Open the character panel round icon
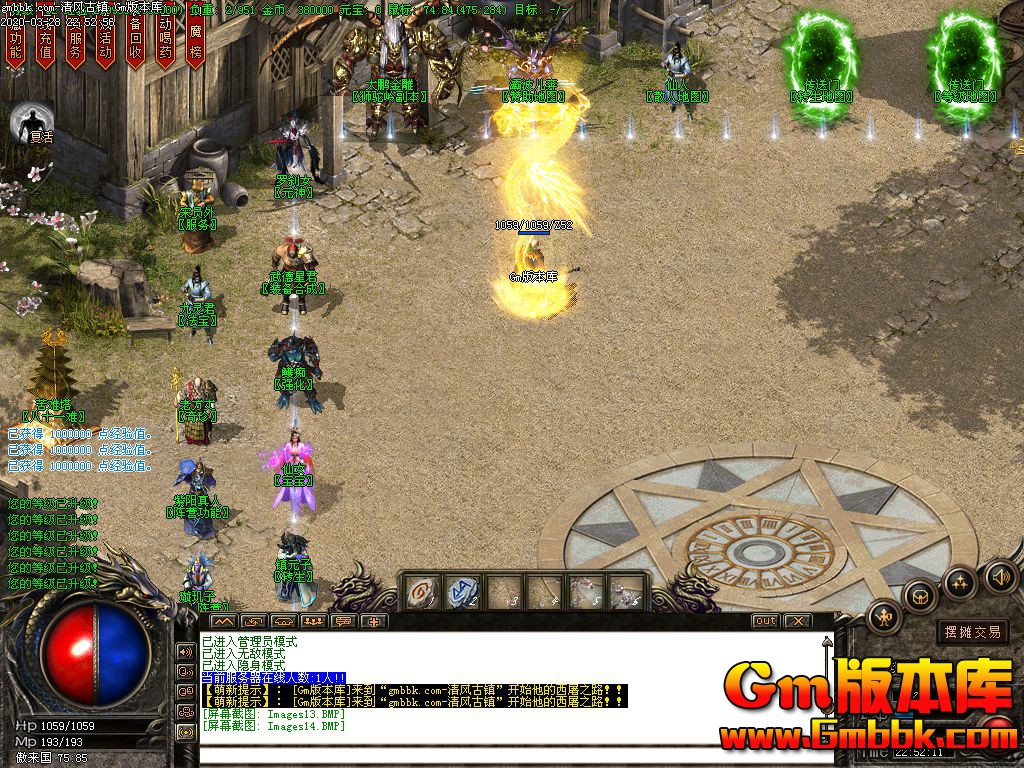The image size is (1024, 768). click(x=885, y=617)
